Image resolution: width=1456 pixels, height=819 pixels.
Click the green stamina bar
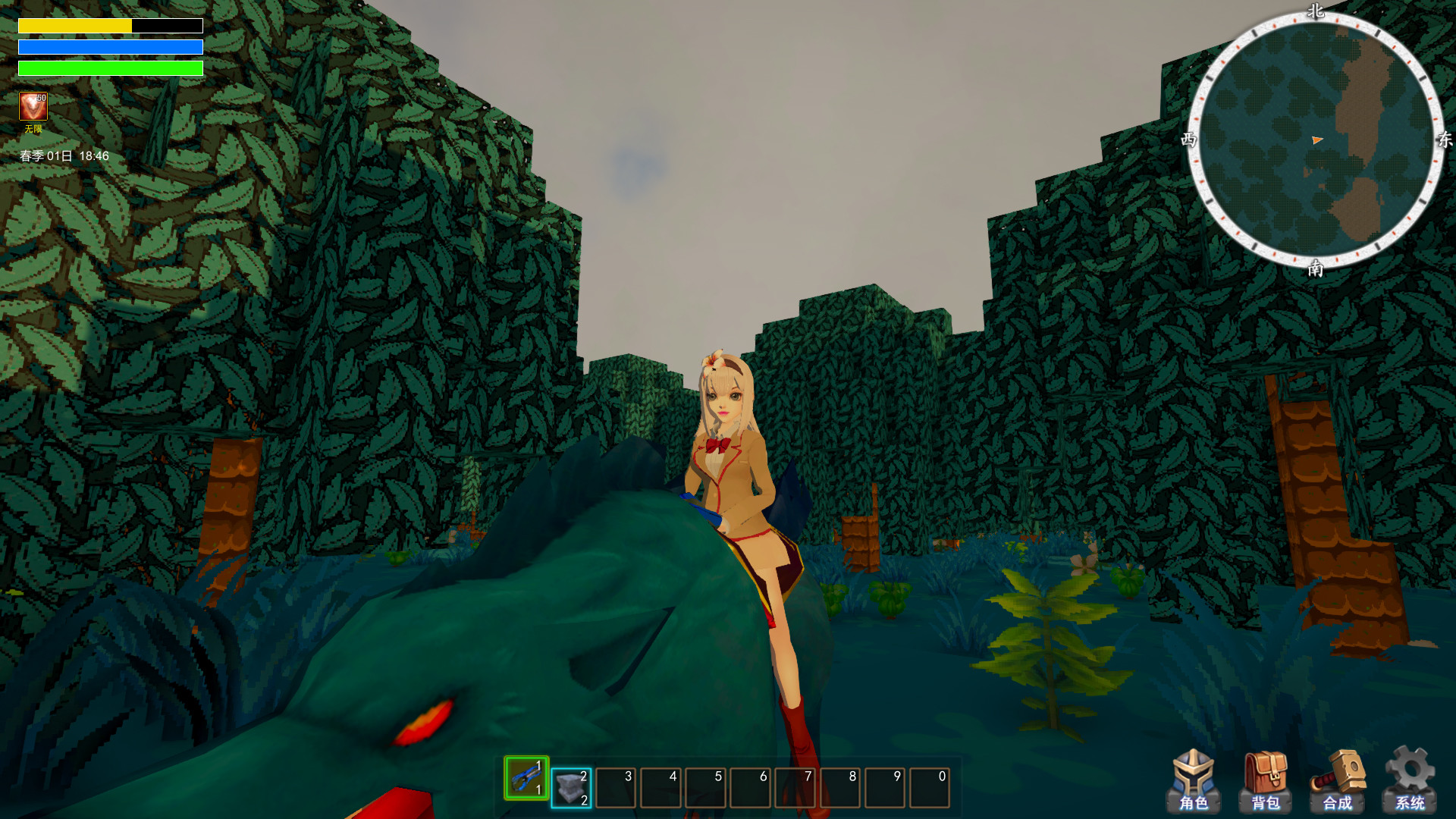coord(111,69)
